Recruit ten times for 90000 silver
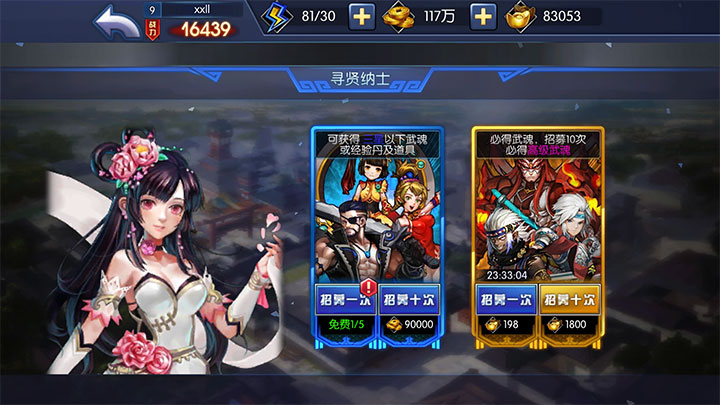Screen dimensions: 720x405 [410, 299]
